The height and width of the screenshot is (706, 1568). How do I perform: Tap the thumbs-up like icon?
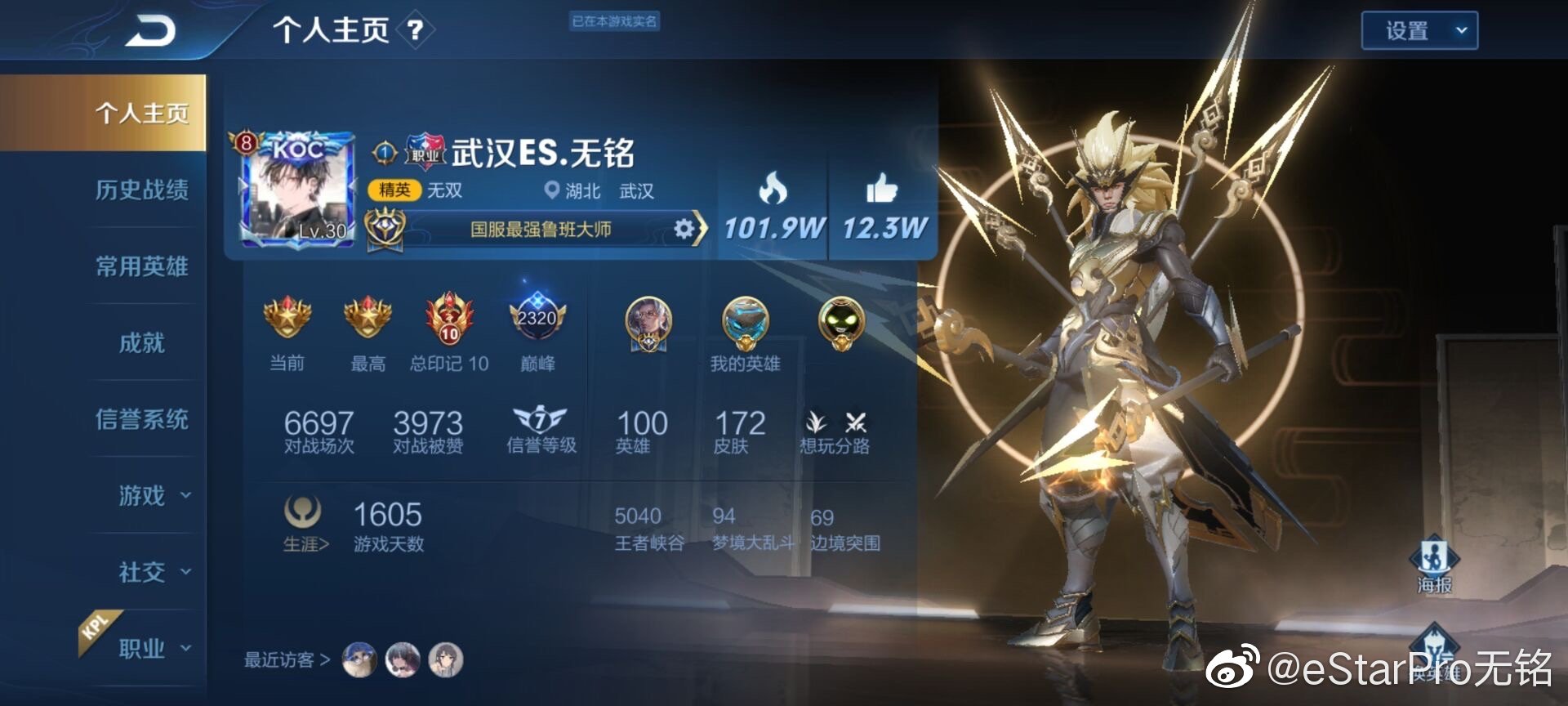click(881, 190)
